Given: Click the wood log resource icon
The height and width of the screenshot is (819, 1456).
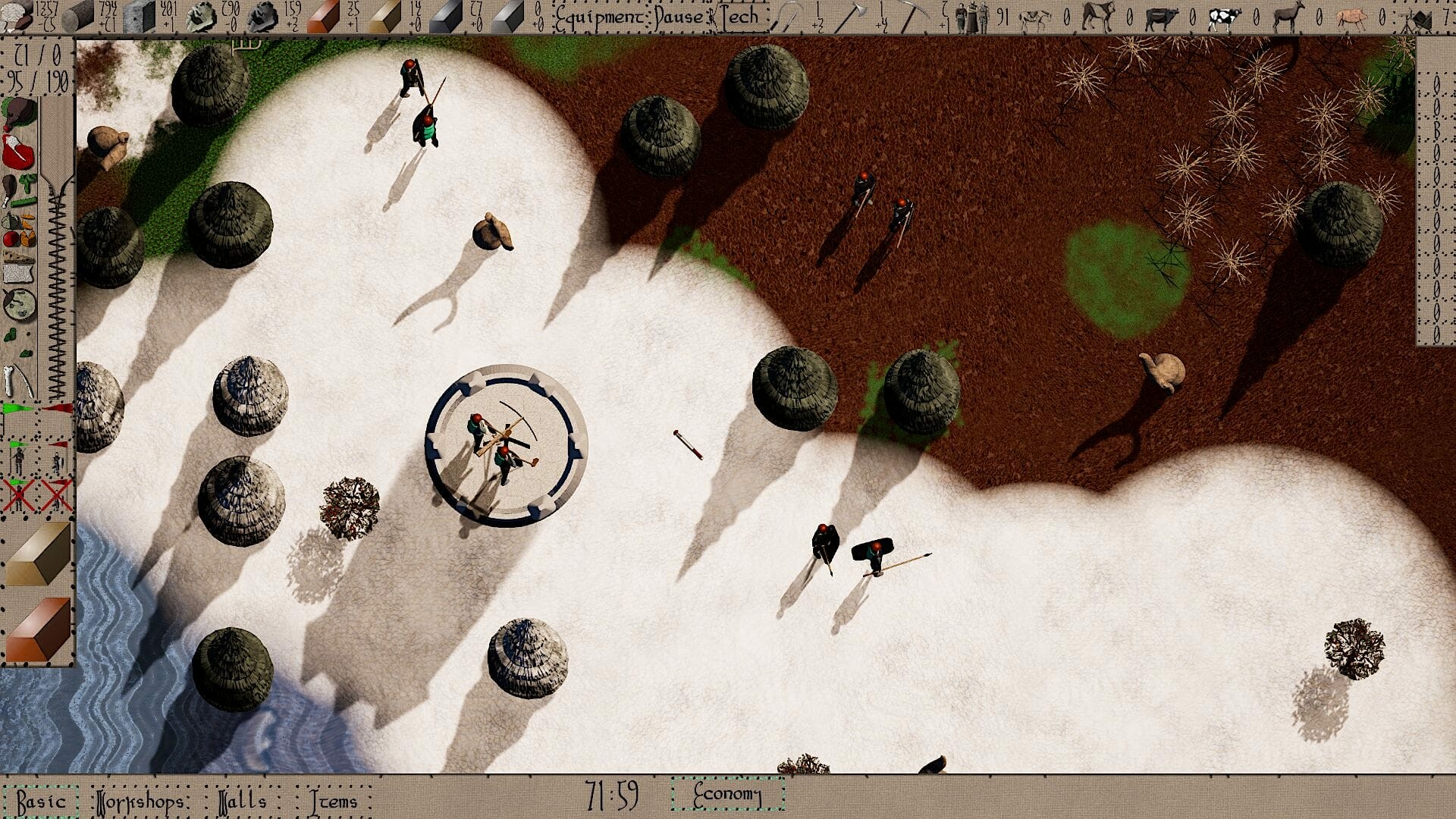Looking at the screenshot, I should tap(78, 15).
